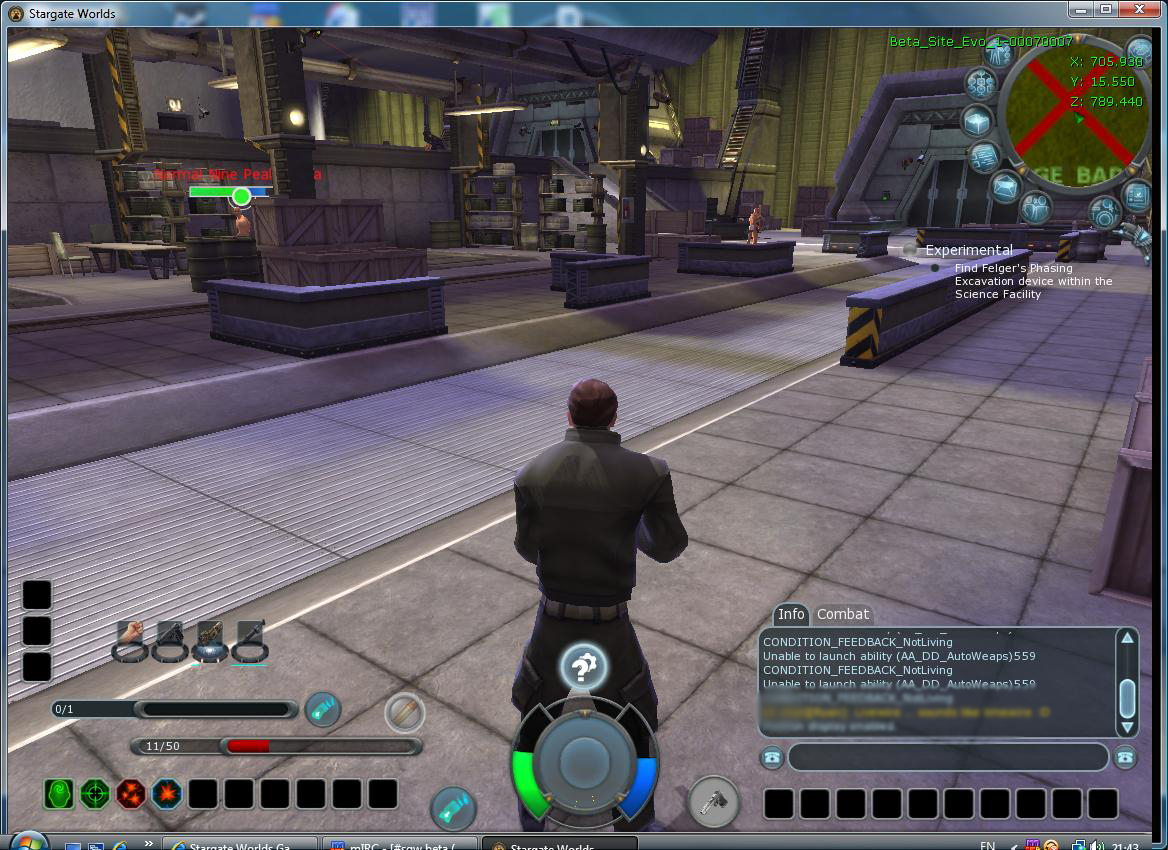The width and height of the screenshot is (1168, 850).
Task: Open the question mark help button
Action: pos(584,667)
